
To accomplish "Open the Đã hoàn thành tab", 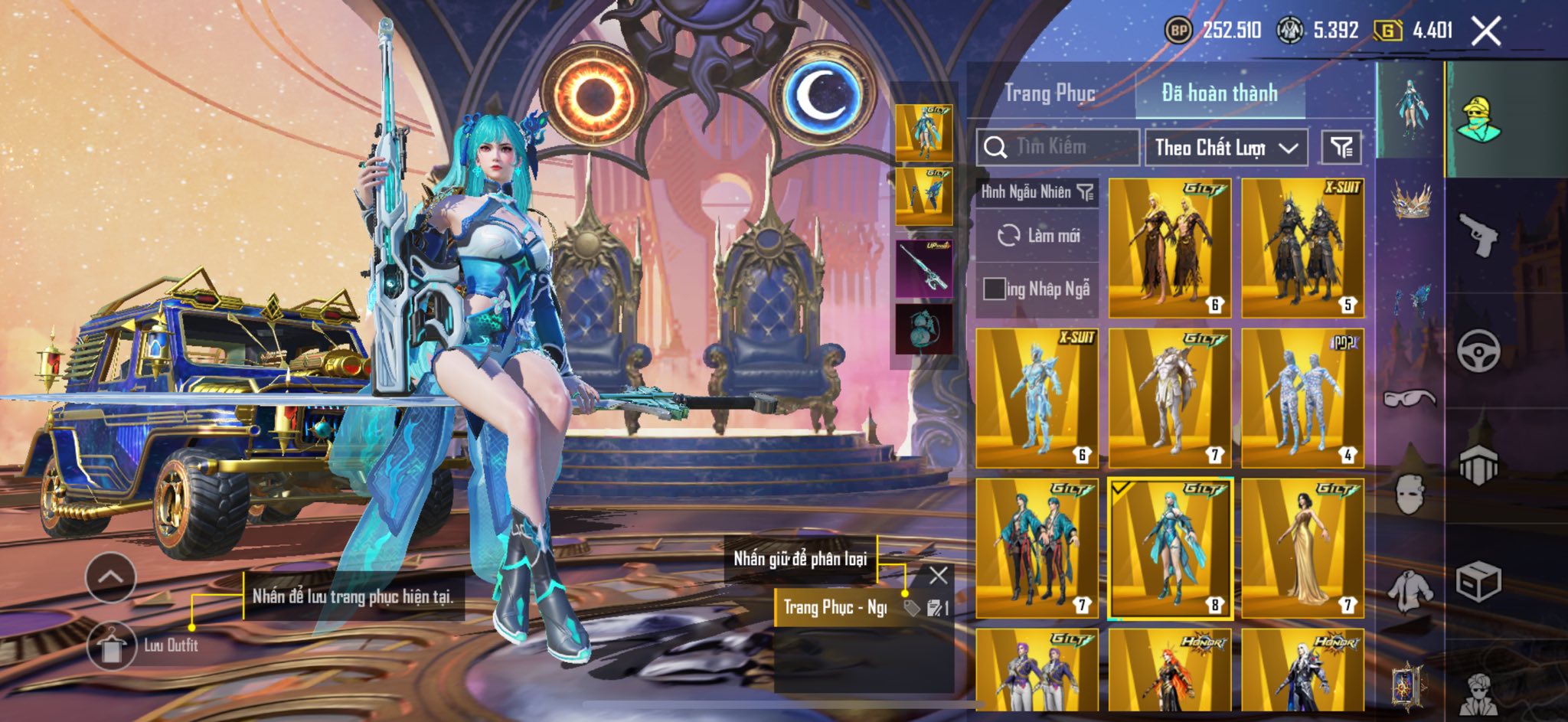I will coord(1220,93).
